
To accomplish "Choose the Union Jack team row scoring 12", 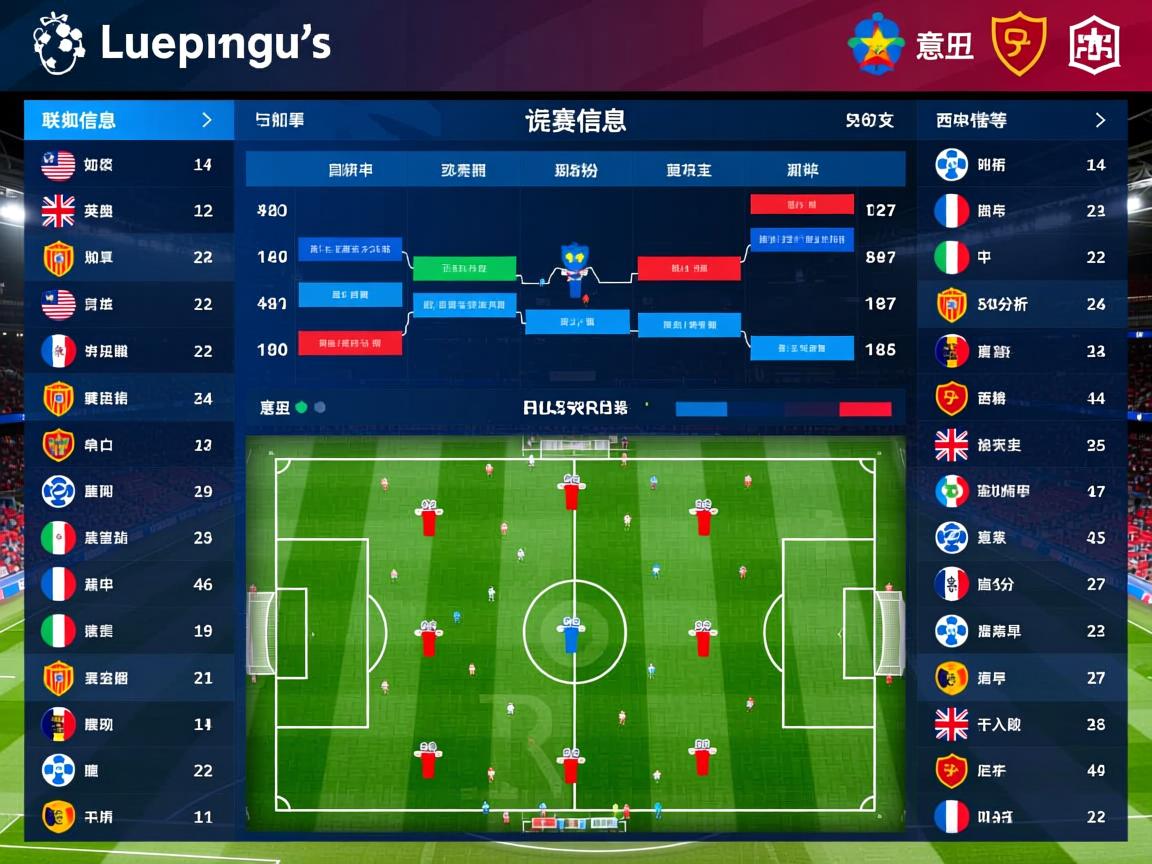I will click(128, 211).
